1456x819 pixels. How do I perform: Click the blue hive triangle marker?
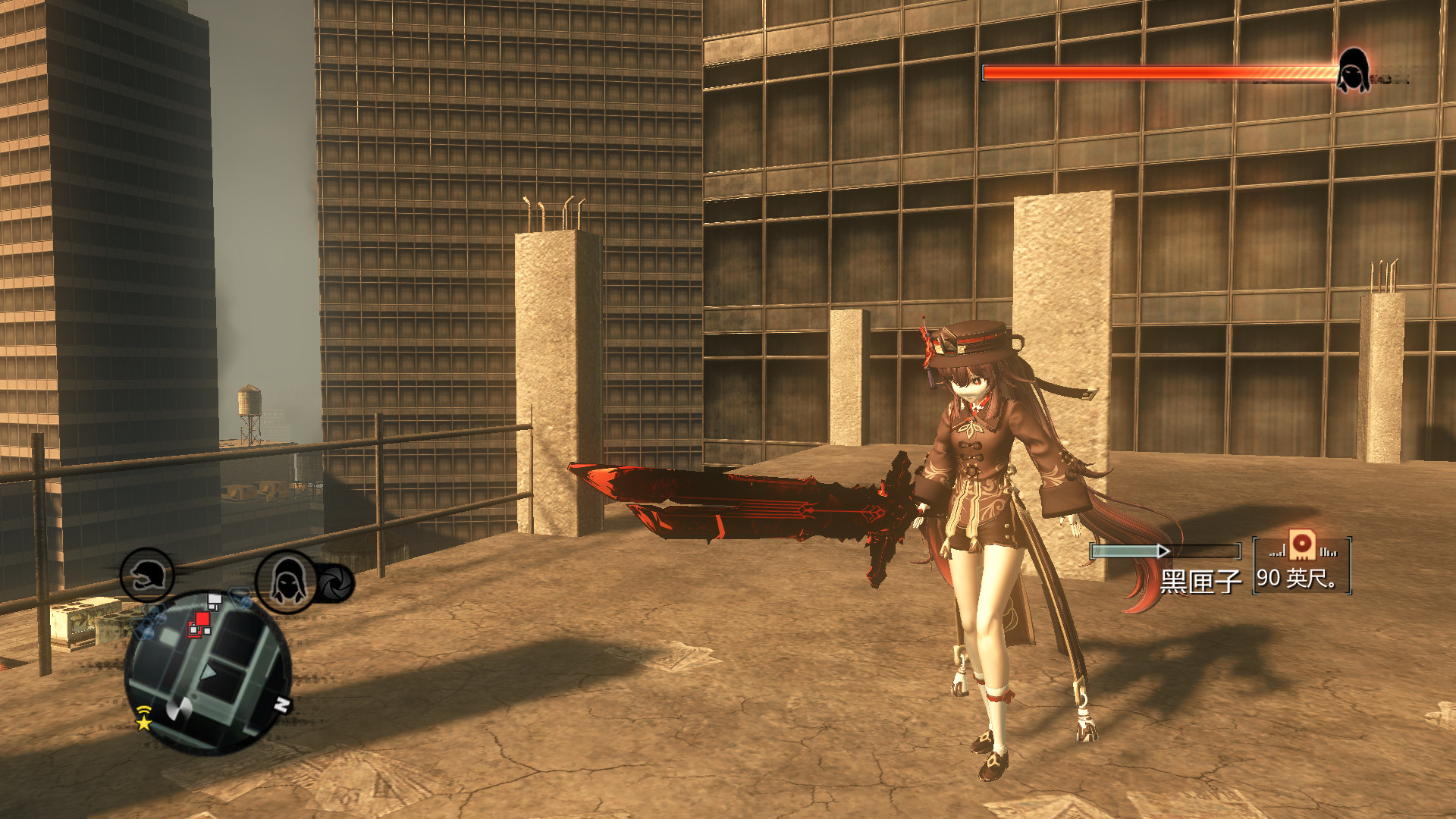[x=240, y=598]
